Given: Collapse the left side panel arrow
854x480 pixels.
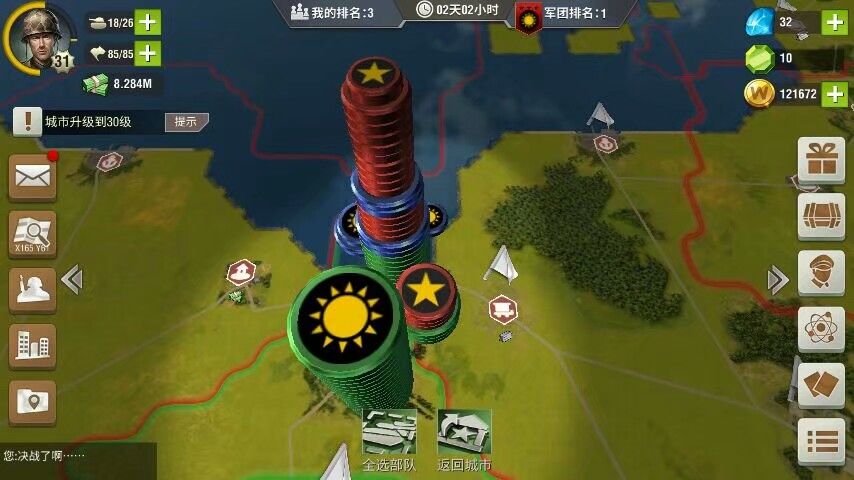Looking at the screenshot, I should click(x=72, y=279).
